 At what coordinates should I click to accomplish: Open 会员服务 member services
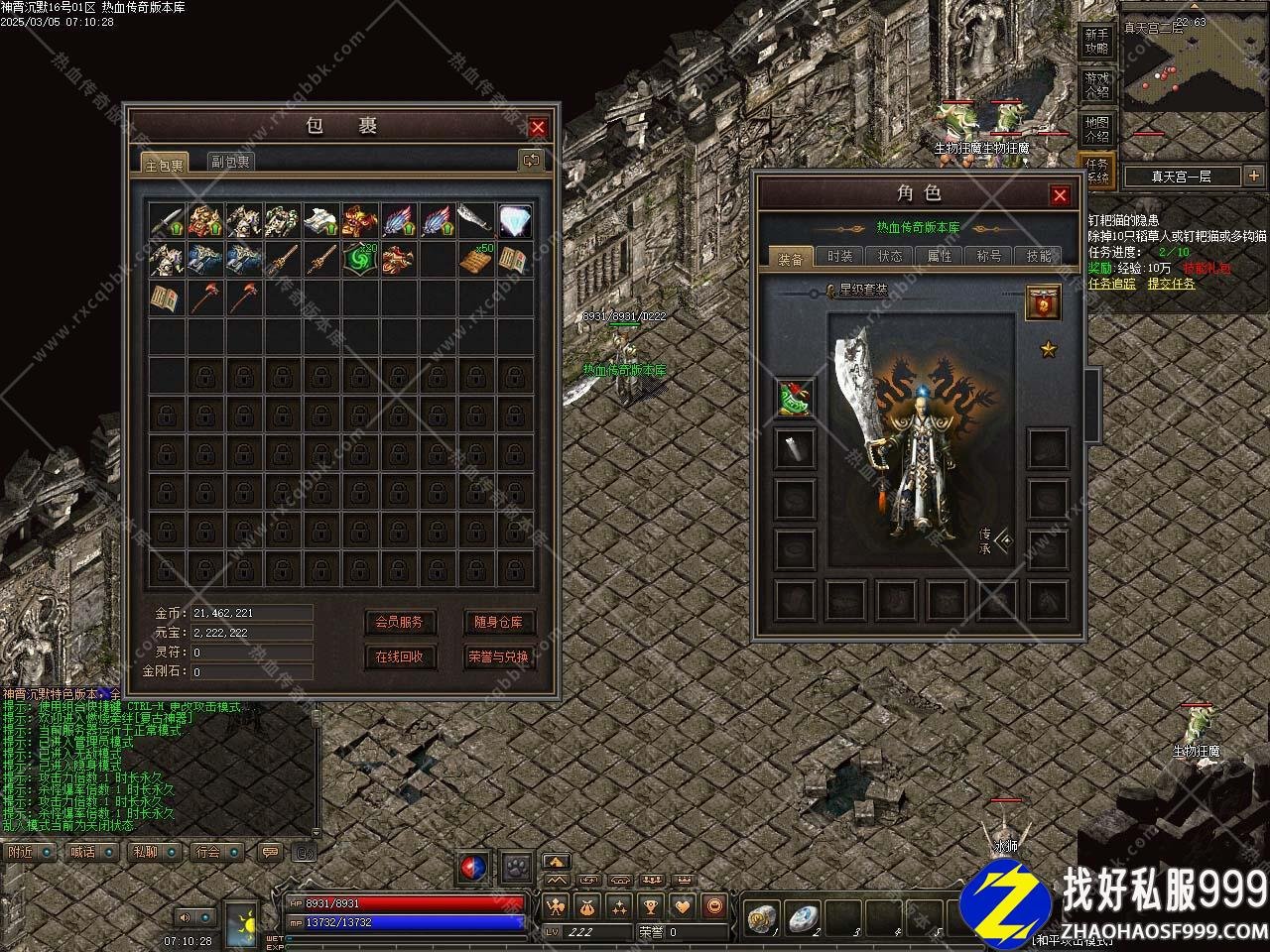(x=399, y=622)
